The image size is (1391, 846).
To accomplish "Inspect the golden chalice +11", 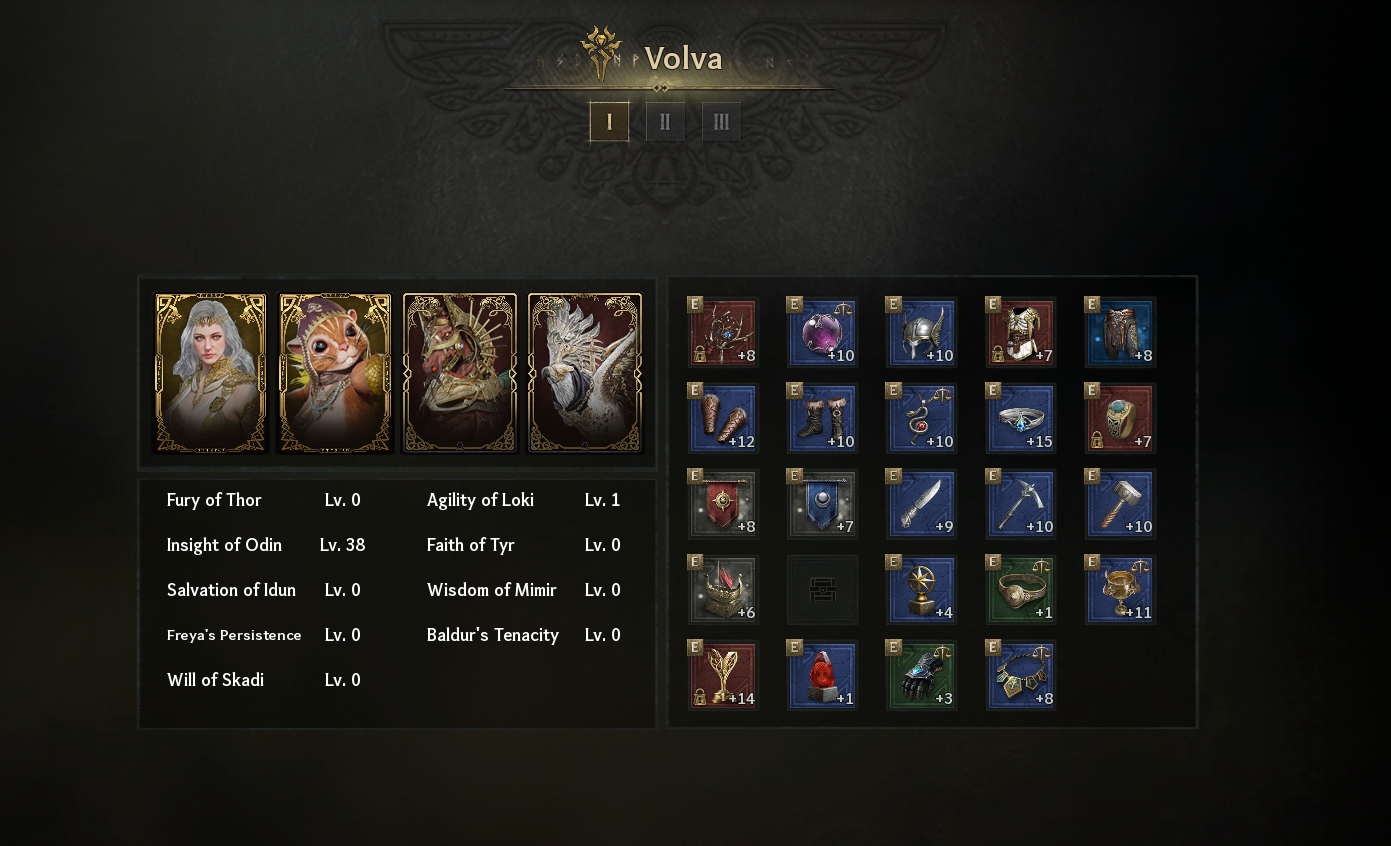I will pos(1120,590).
